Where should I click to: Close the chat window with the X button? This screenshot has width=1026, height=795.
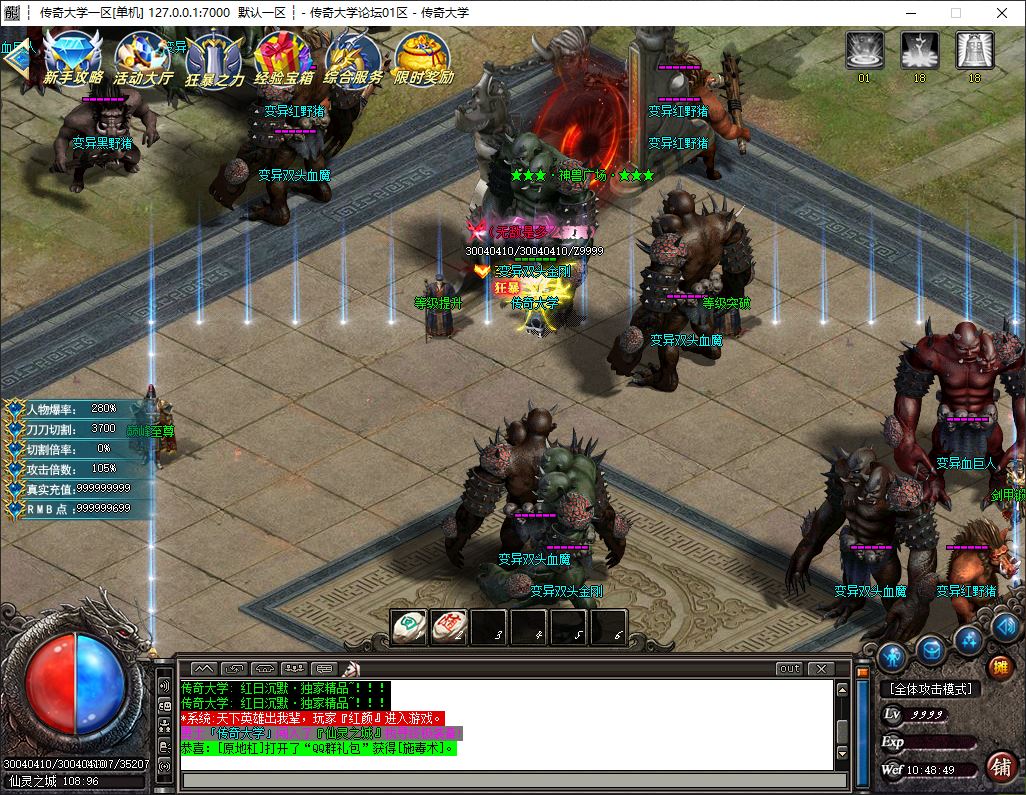820,668
